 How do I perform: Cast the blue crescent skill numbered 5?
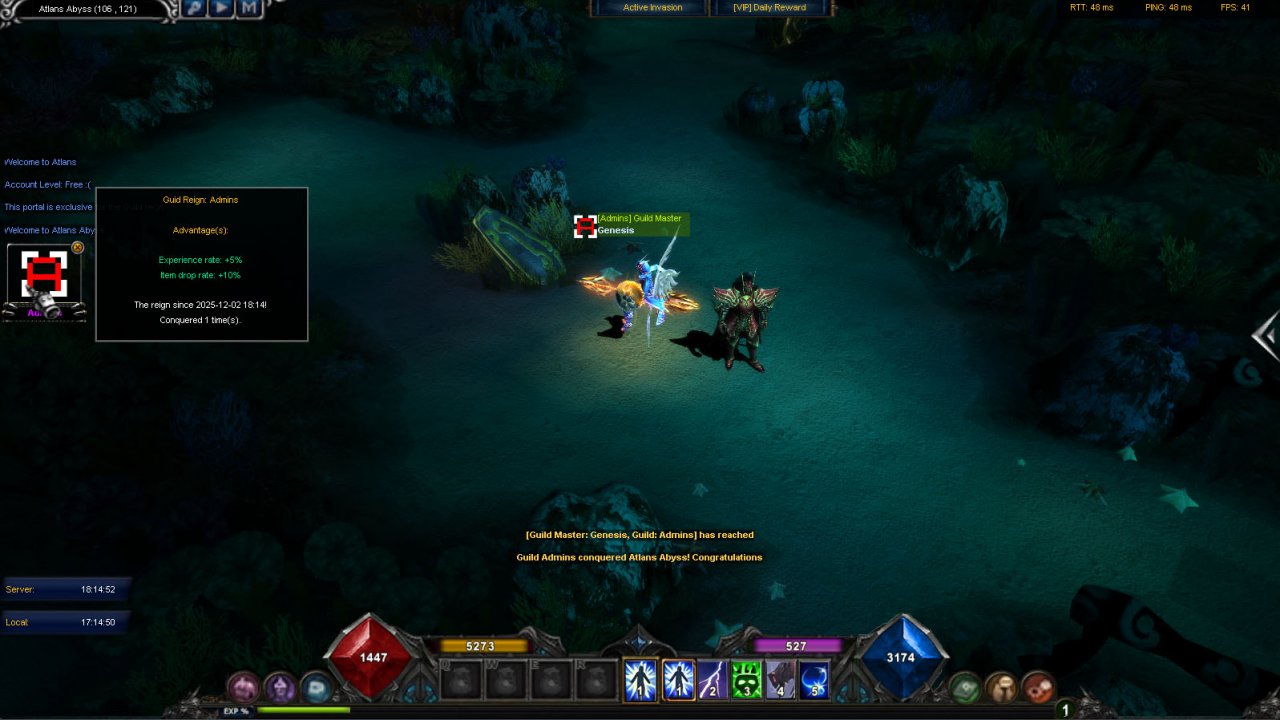point(814,680)
